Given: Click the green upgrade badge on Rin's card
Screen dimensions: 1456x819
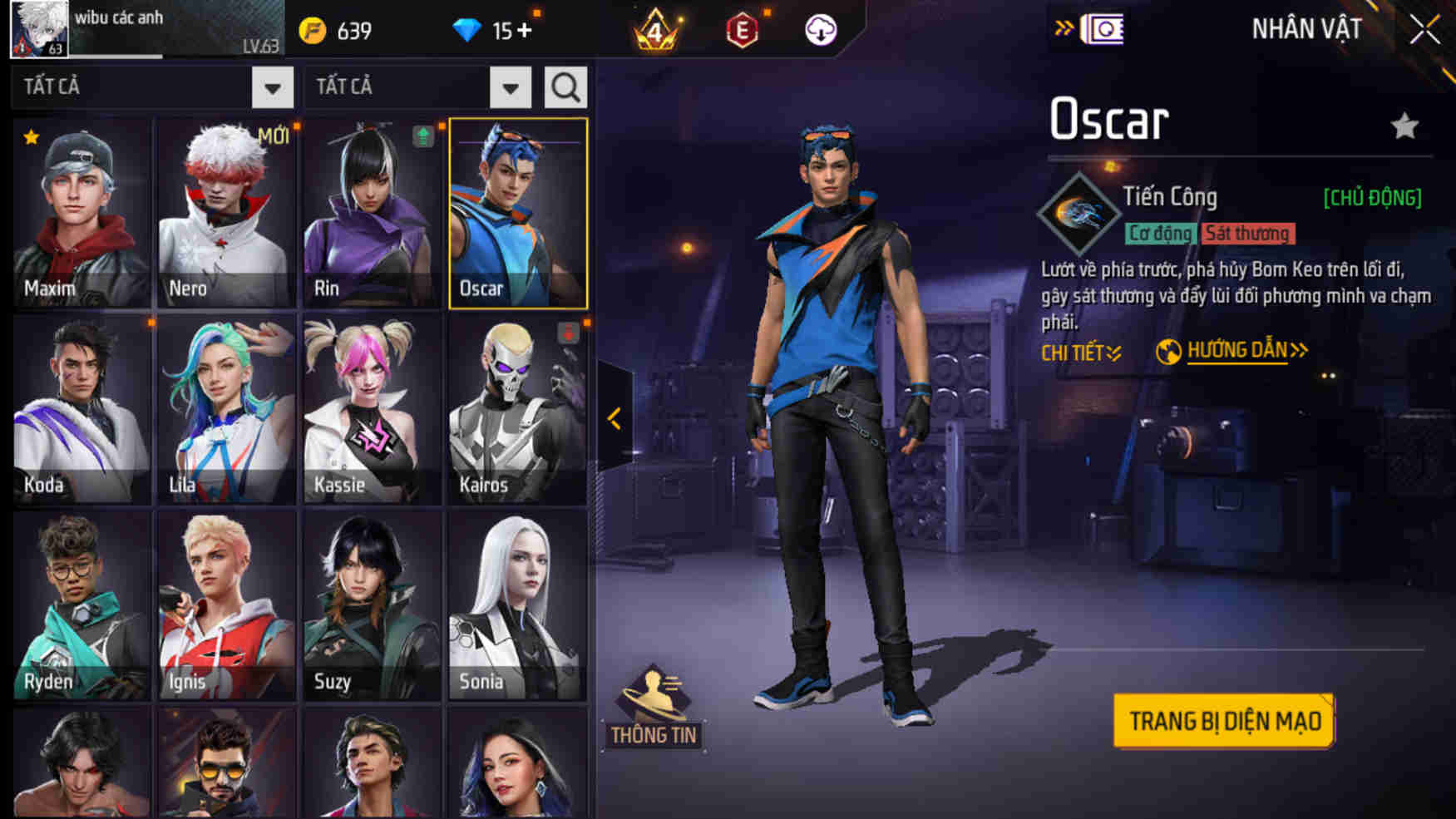Looking at the screenshot, I should (423, 136).
